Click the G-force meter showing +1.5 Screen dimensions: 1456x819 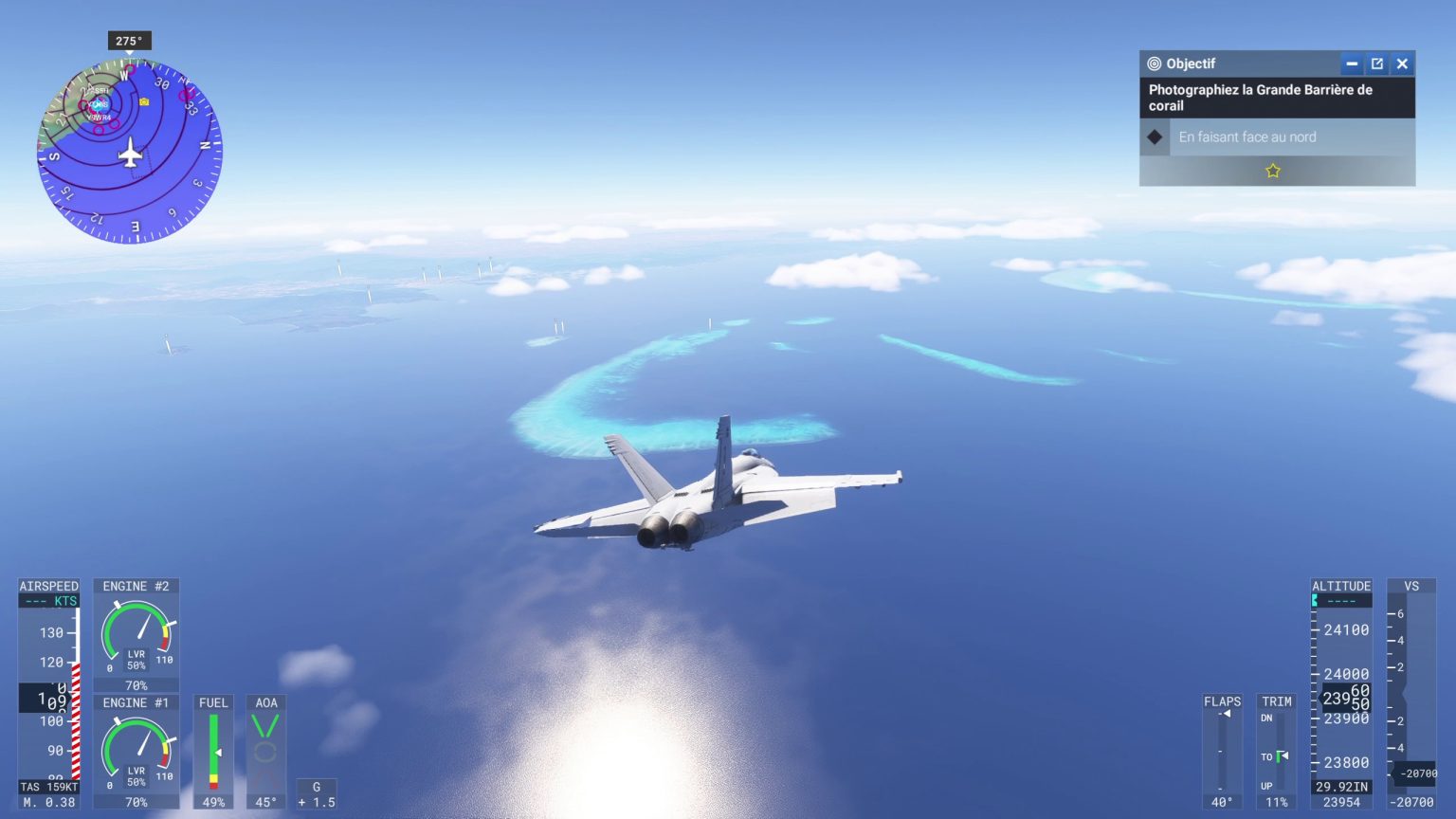coord(316,794)
